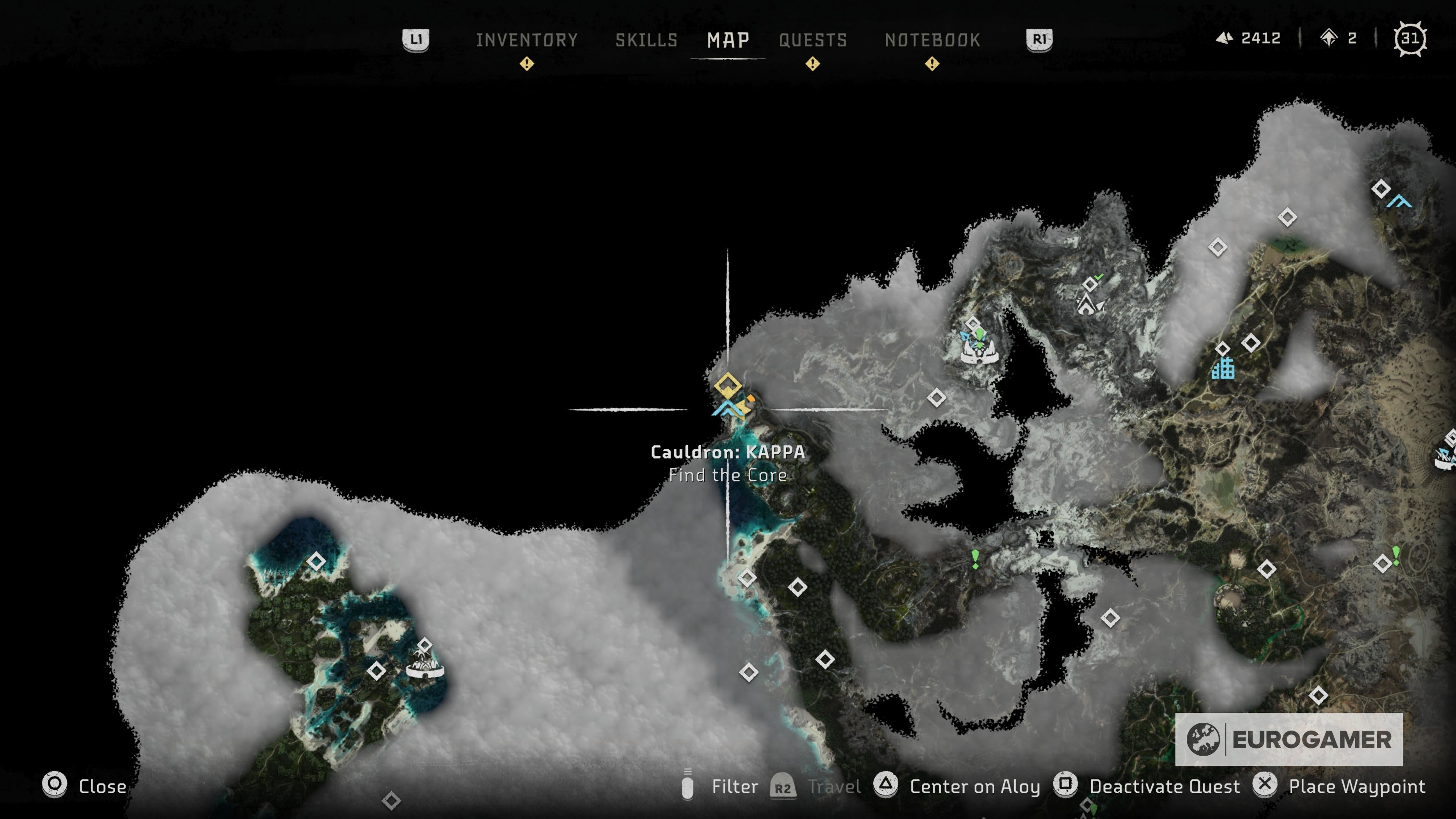Viewport: 1456px width, 819px height.
Task: Open the Notebook tab
Action: click(932, 40)
